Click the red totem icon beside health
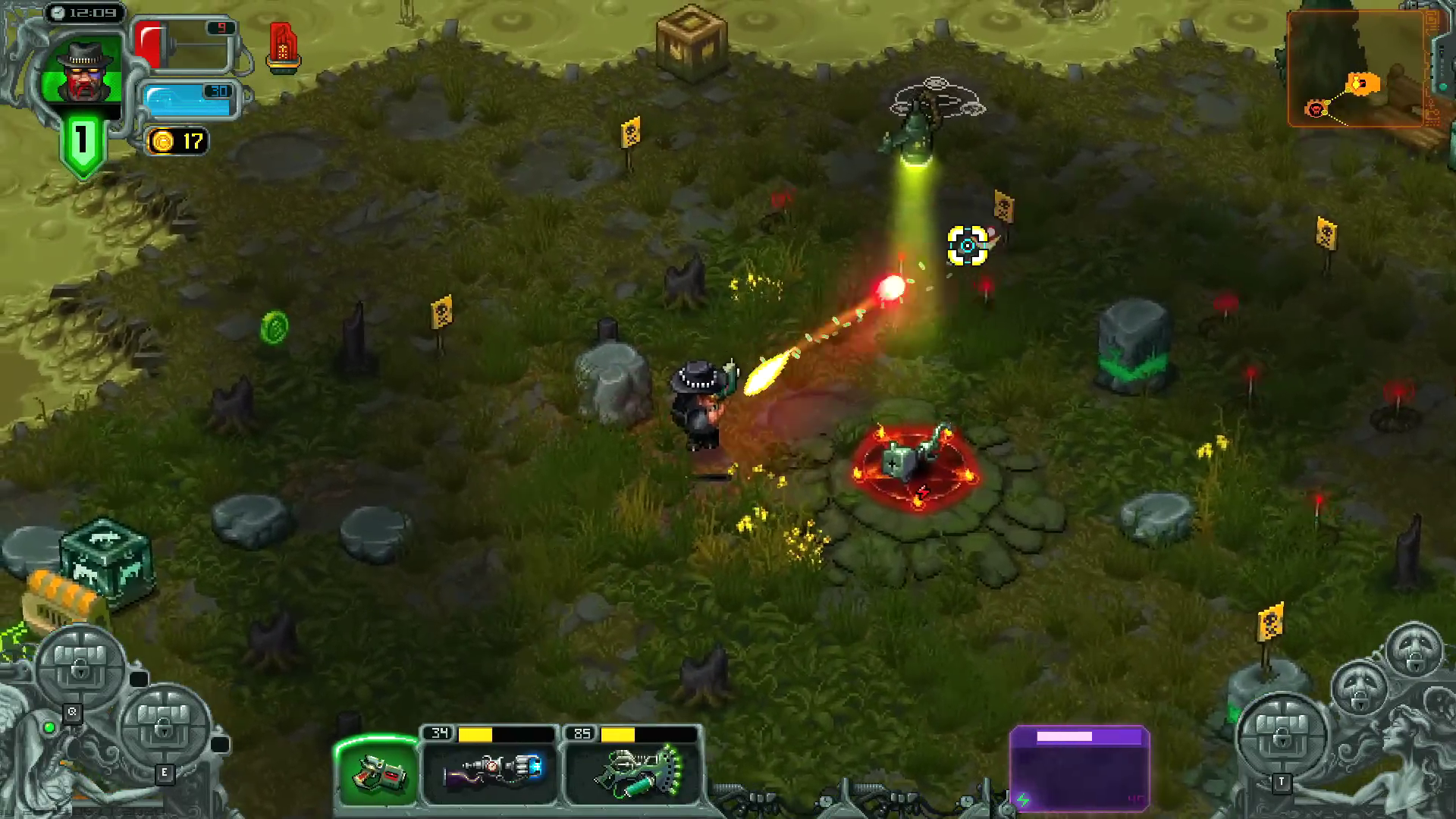Screen dimensions: 1456x819 [283, 47]
